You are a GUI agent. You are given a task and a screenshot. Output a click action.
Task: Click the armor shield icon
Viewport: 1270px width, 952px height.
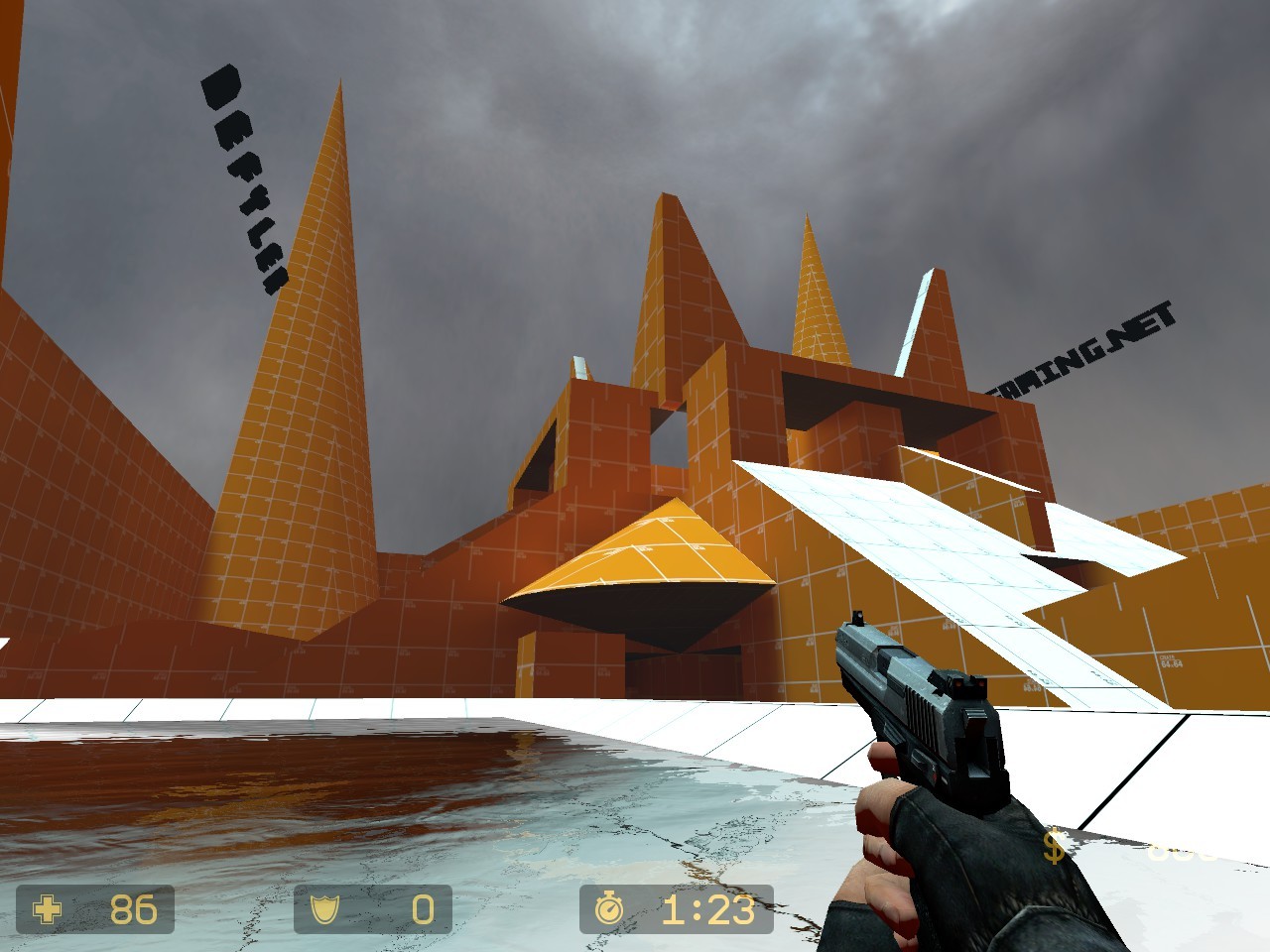coord(327,907)
